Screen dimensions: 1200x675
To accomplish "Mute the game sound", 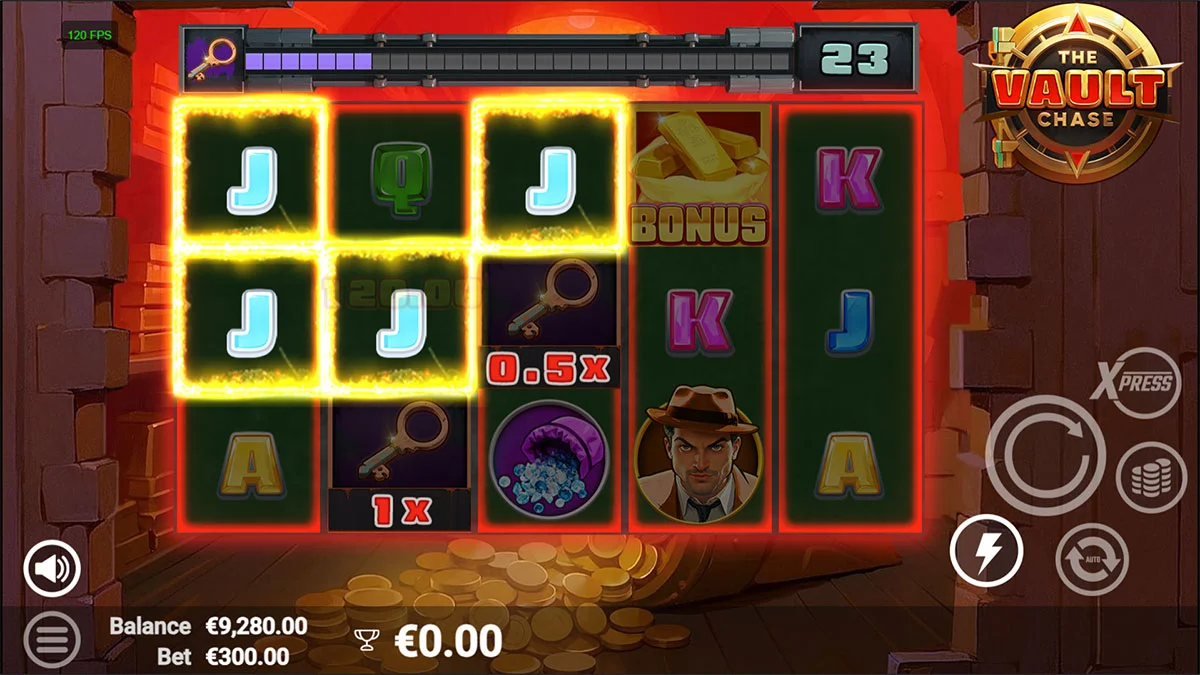I will (x=52, y=569).
